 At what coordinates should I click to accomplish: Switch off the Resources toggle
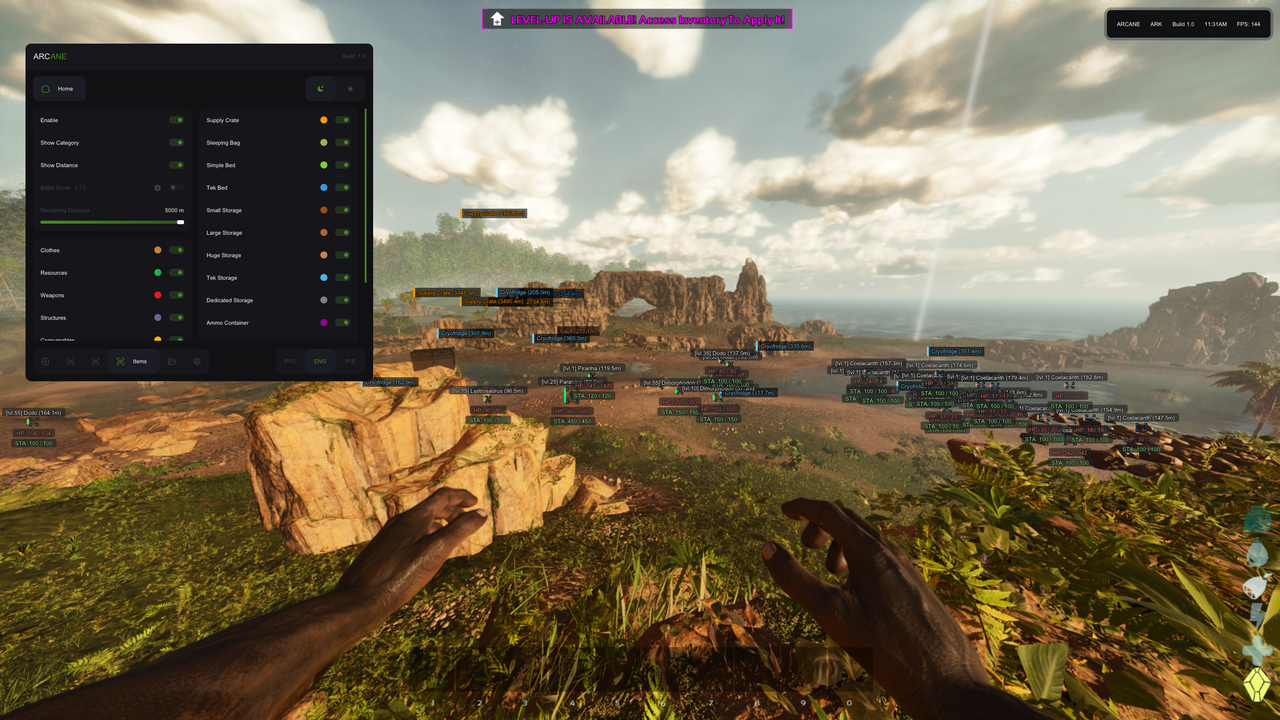click(x=176, y=273)
